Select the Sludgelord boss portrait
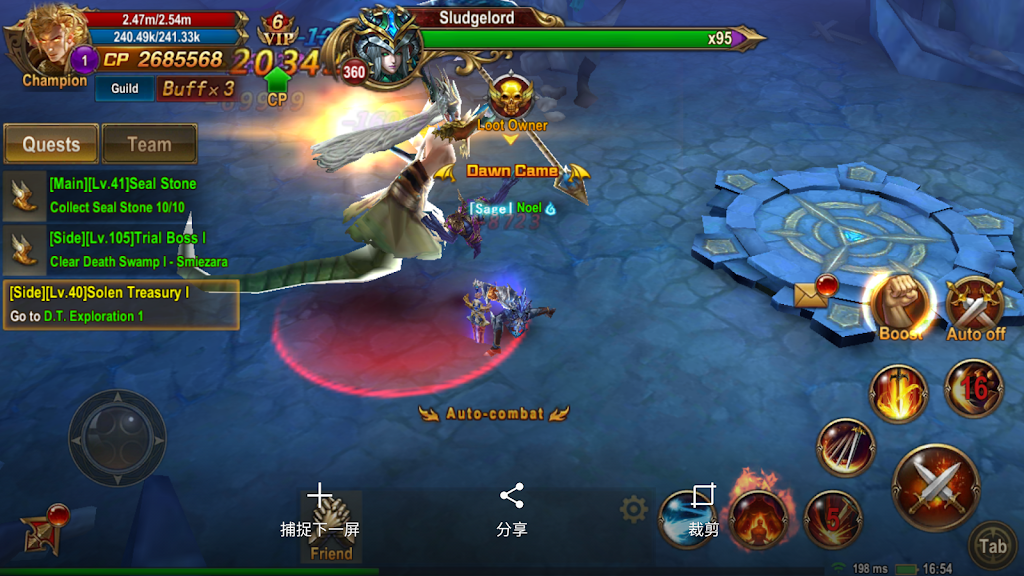Screen dimensions: 1024x576 pos(387,45)
